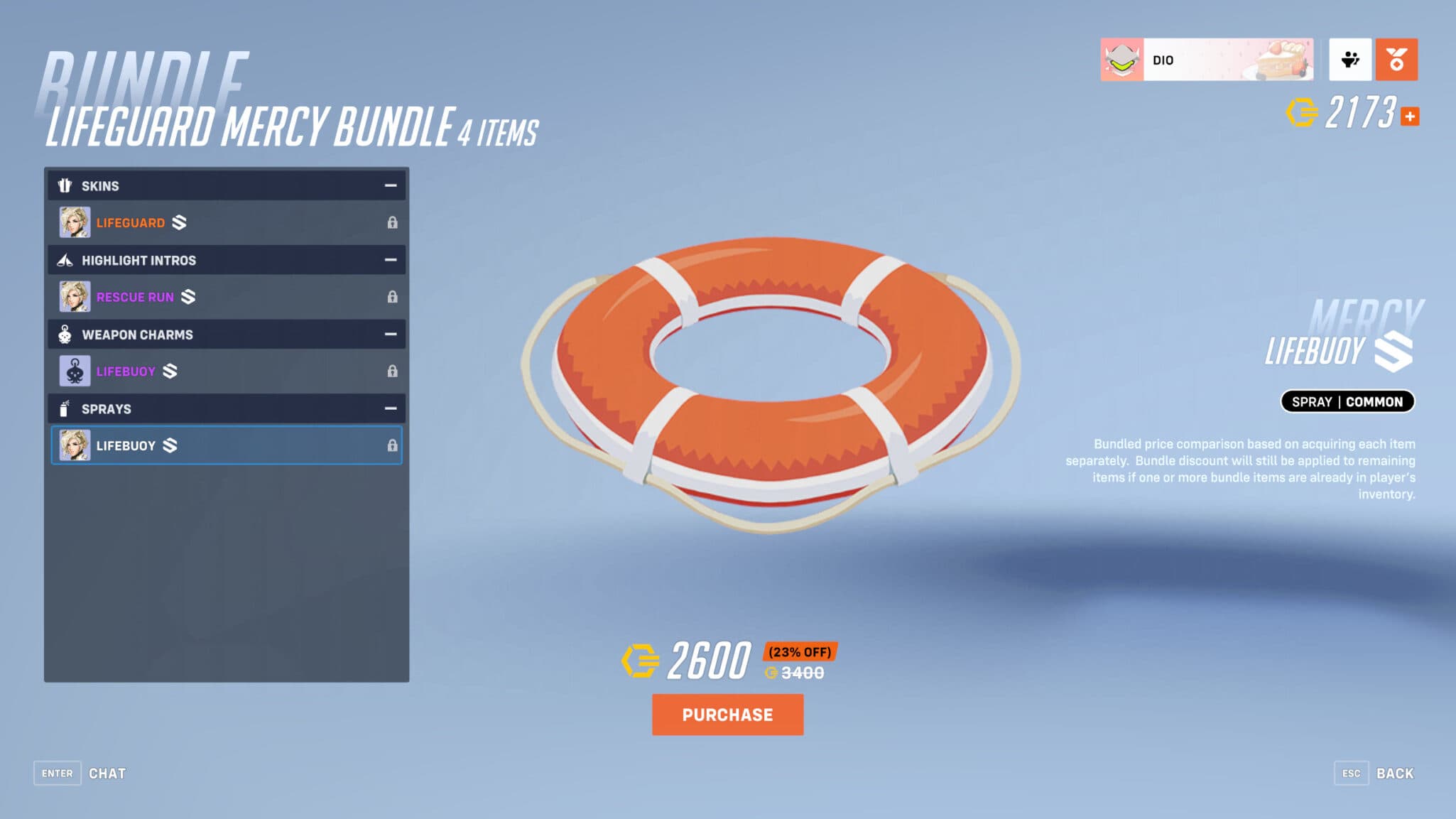This screenshot has width=1456, height=819.
Task: Click the Highlight Intros sailboat icon
Action: click(65, 260)
